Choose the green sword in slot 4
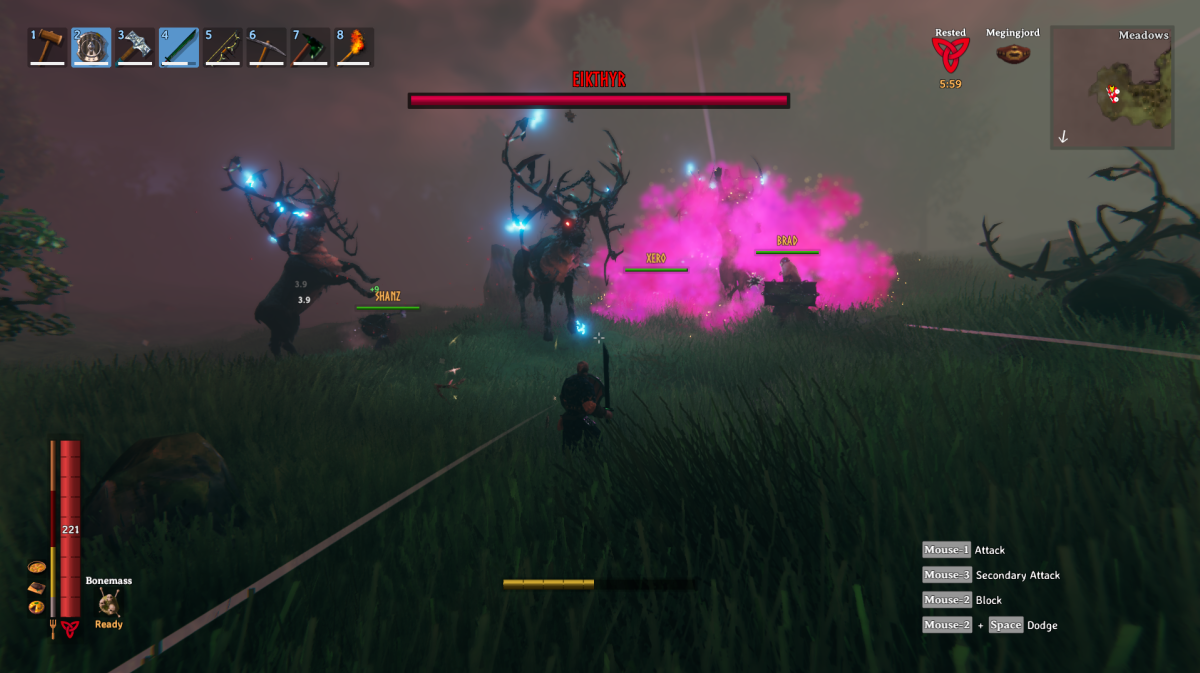Image resolution: width=1200 pixels, height=673 pixels. 179,47
